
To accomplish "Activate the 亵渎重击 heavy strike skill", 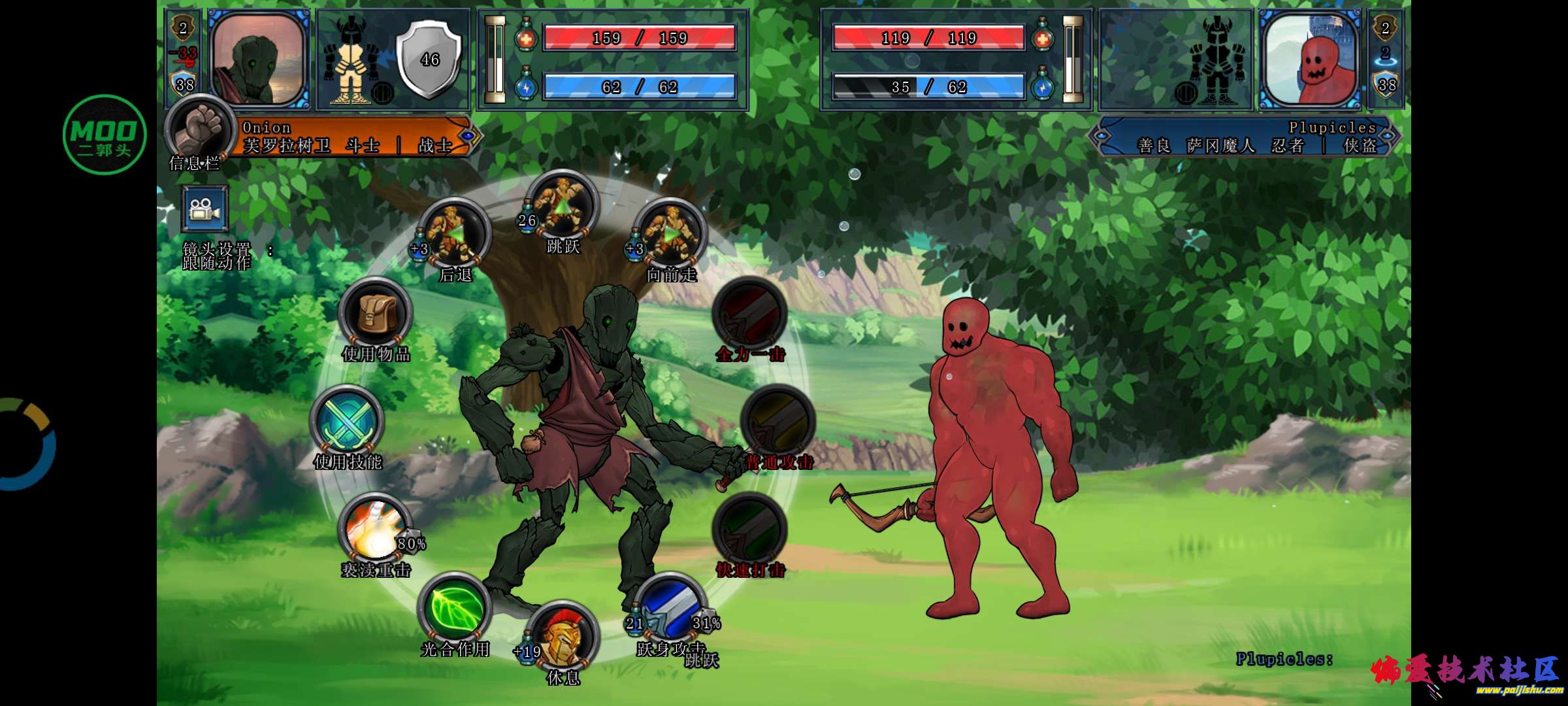I will point(375,529).
